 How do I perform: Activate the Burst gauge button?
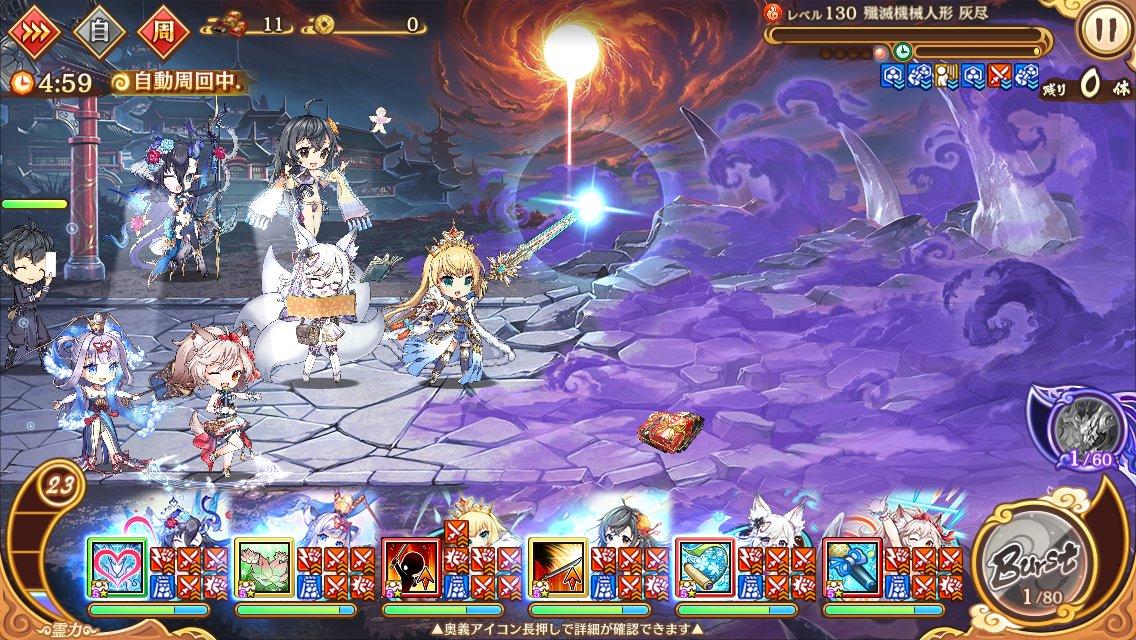coord(1031,562)
